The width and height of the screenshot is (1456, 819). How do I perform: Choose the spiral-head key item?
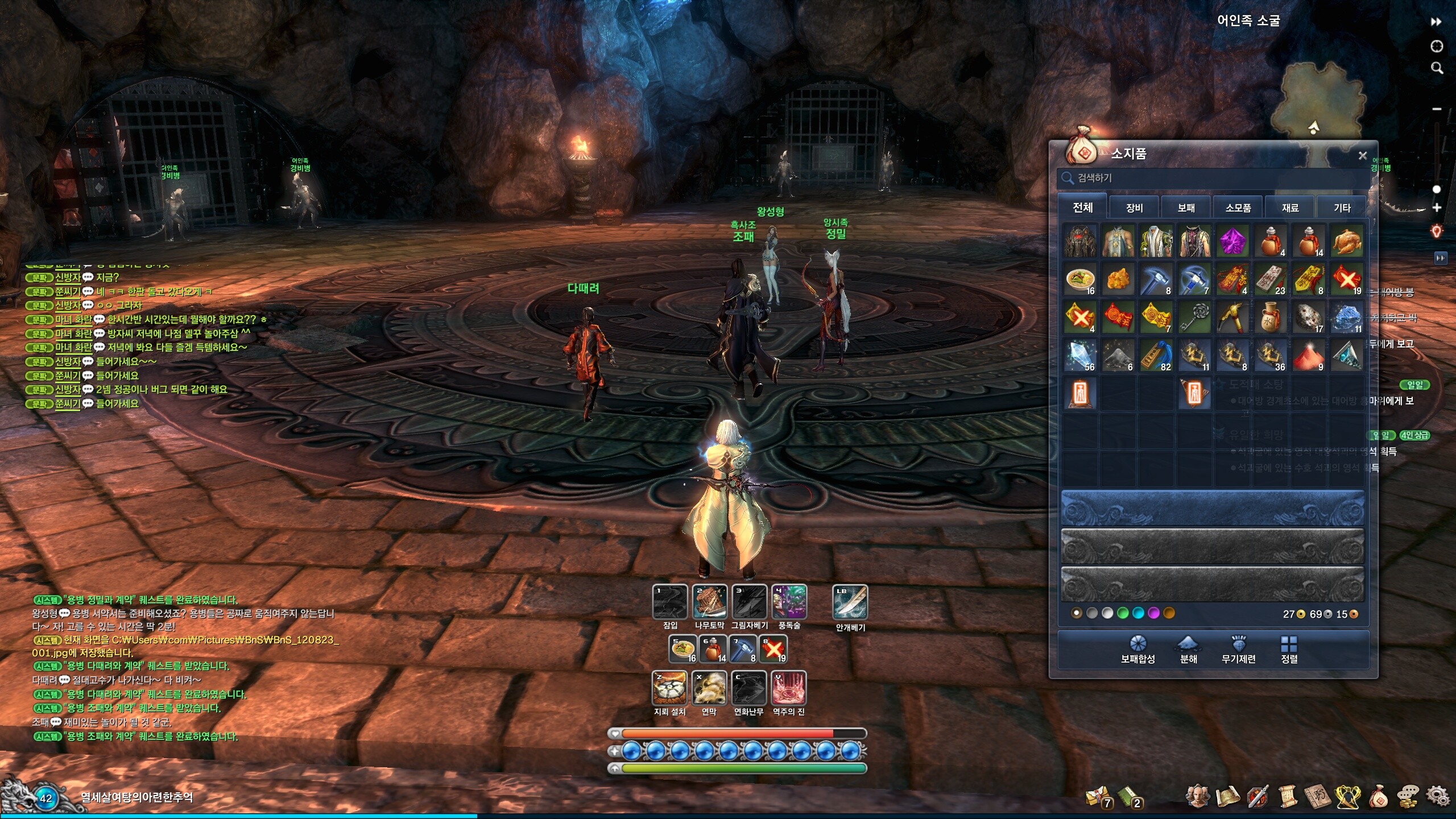point(1194,317)
